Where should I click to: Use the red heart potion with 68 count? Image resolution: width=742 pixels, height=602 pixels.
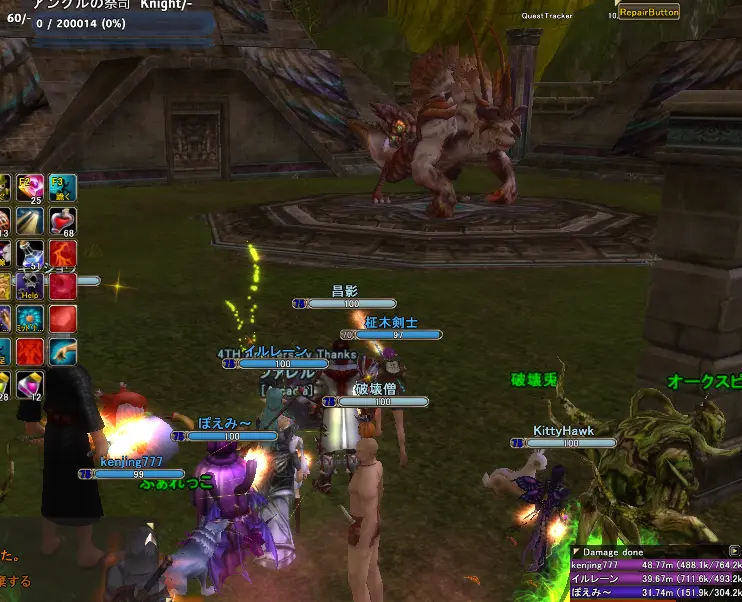63,221
